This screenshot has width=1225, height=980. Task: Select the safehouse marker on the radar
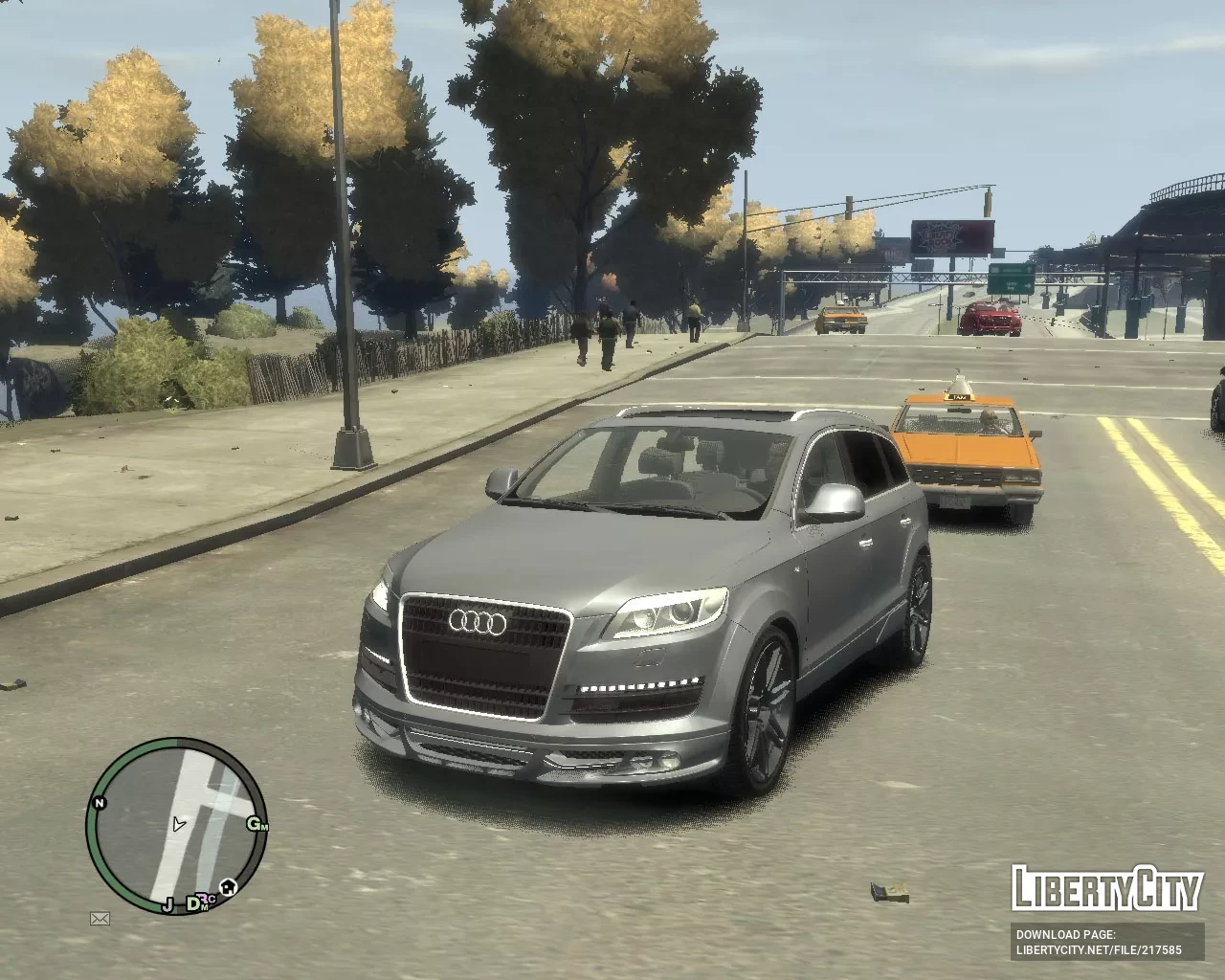(230, 885)
